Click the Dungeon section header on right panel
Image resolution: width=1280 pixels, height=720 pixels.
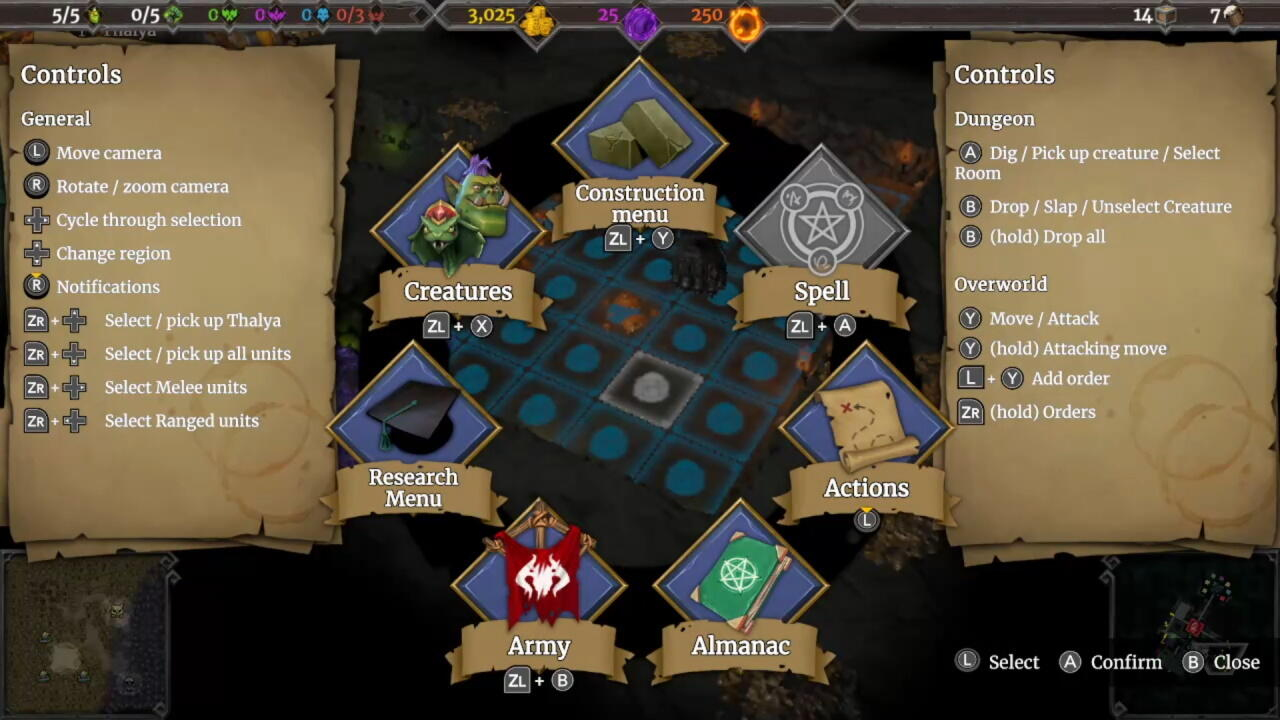[x=994, y=118]
